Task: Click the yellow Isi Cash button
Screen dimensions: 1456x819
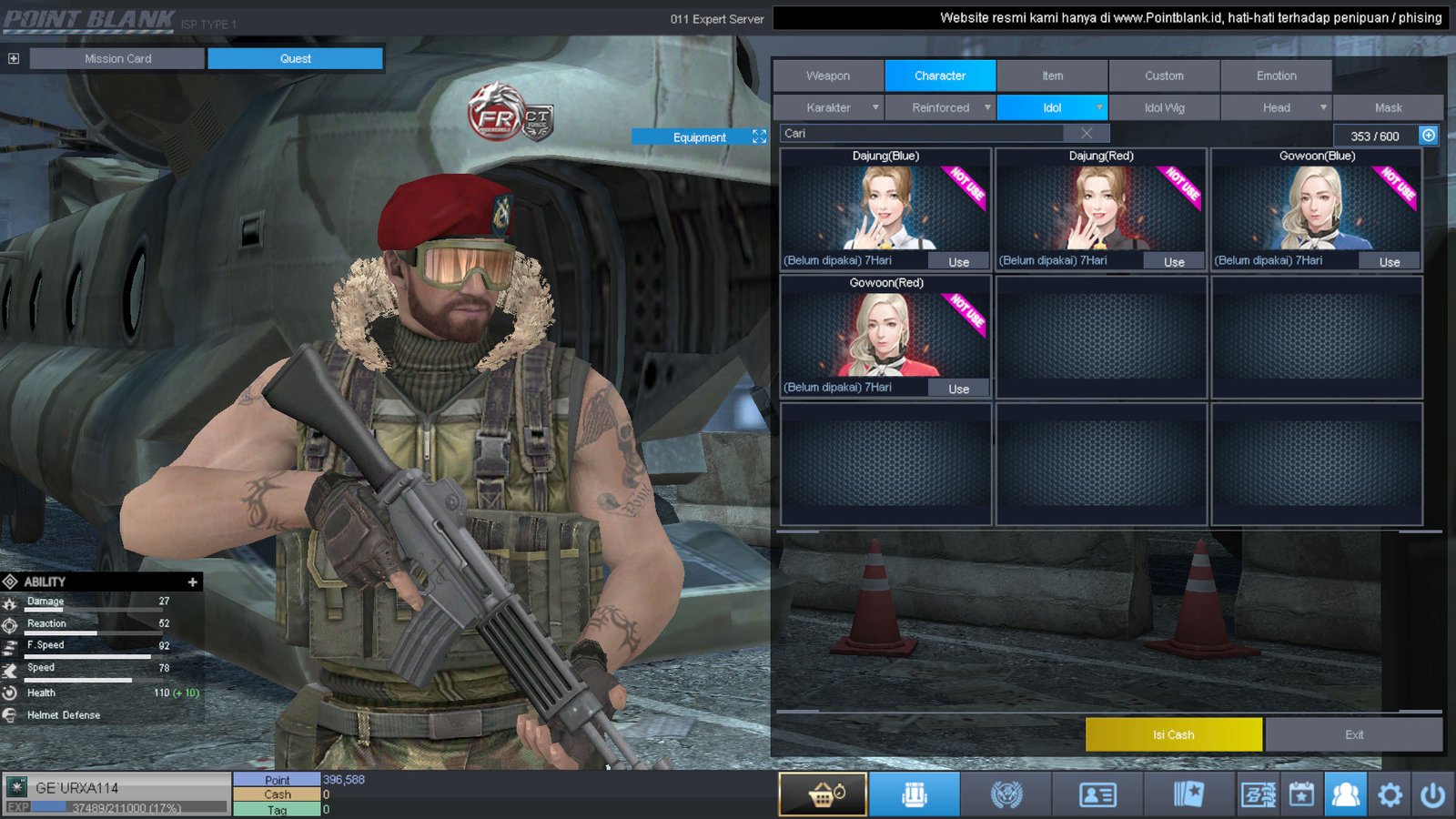Action: [1173, 734]
